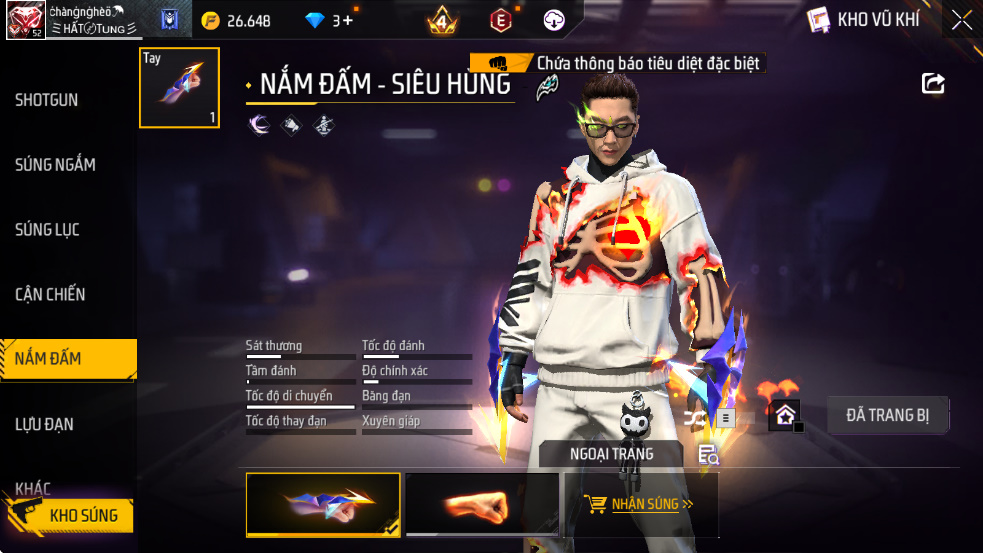Close the weapon armory with the X
The width and height of the screenshot is (983, 553).
pos(961,20)
